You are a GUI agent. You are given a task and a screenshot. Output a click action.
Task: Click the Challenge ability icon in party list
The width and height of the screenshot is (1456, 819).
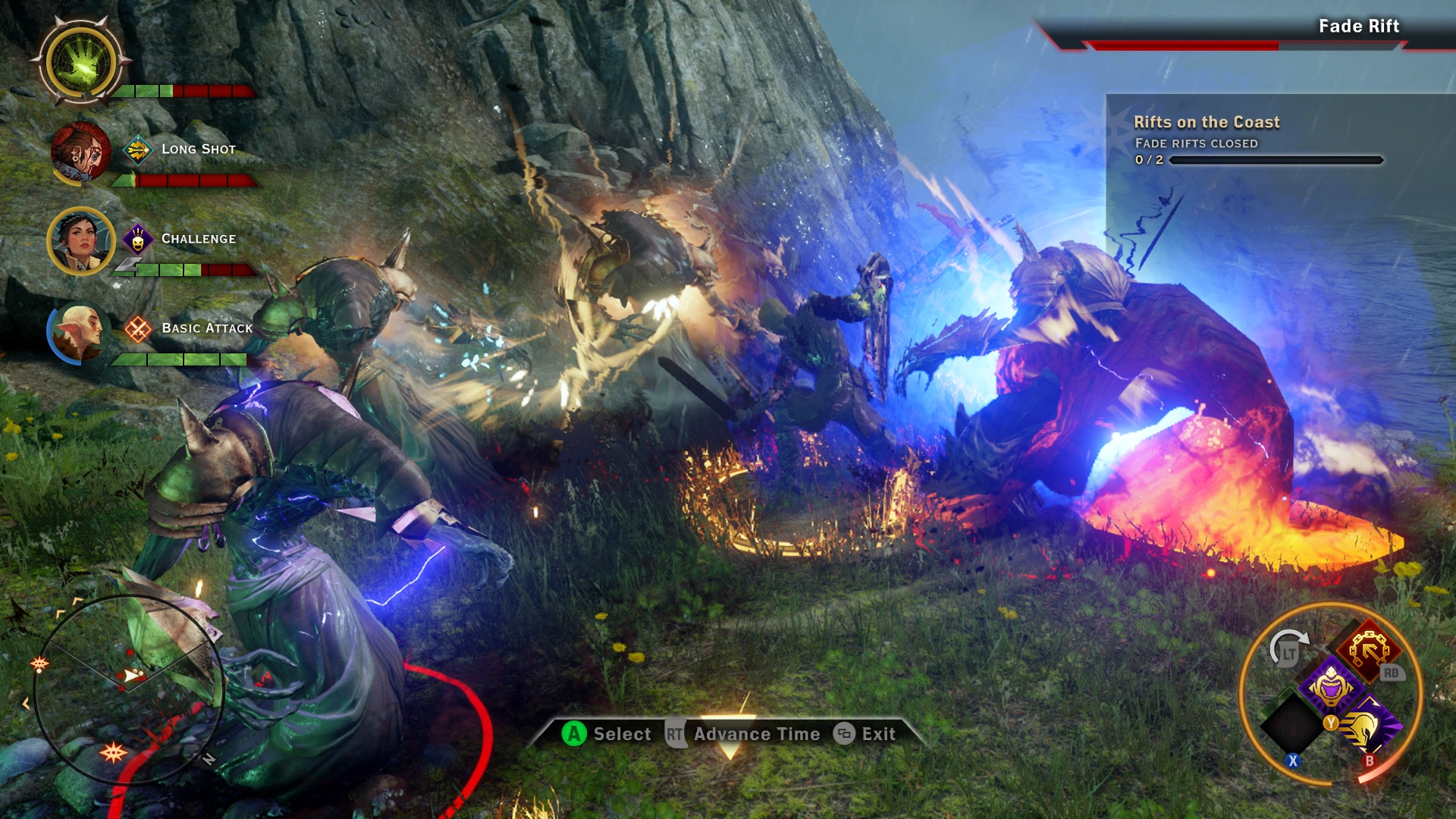tap(138, 240)
